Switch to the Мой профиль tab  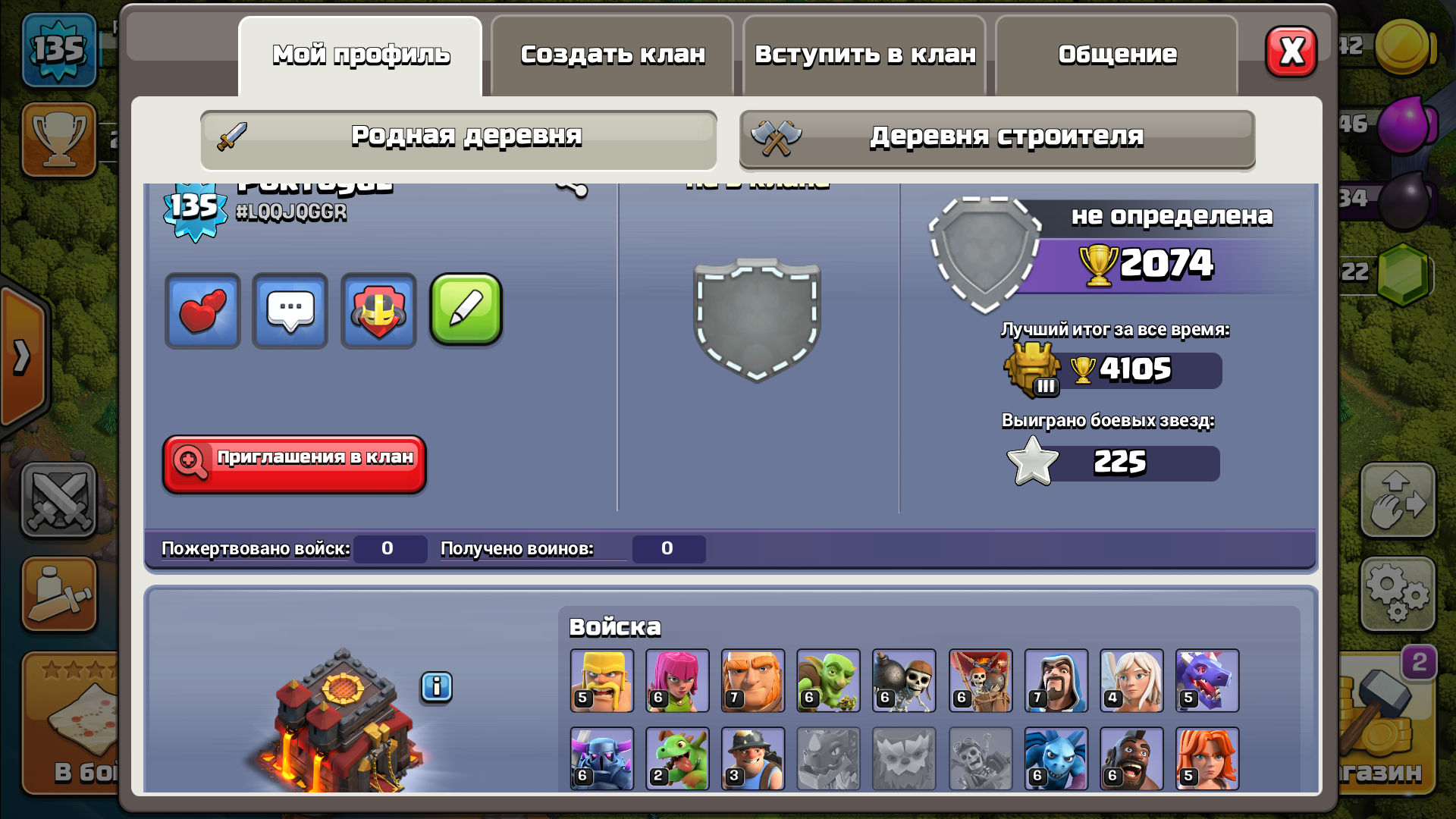pos(361,55)
